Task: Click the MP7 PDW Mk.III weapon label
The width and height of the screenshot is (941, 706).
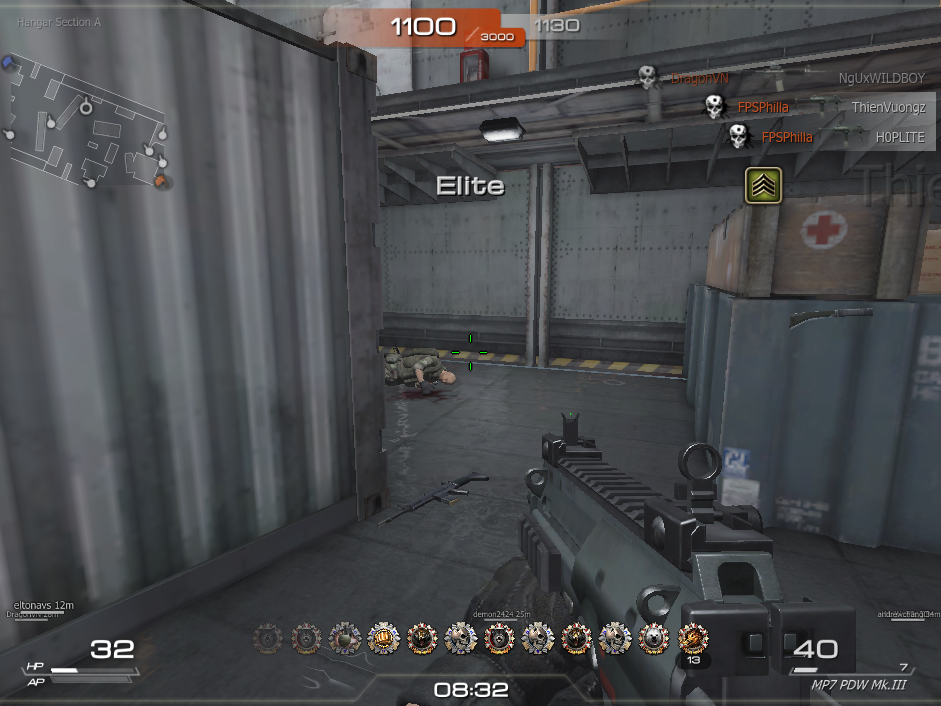Action: (x=859, y=685)
